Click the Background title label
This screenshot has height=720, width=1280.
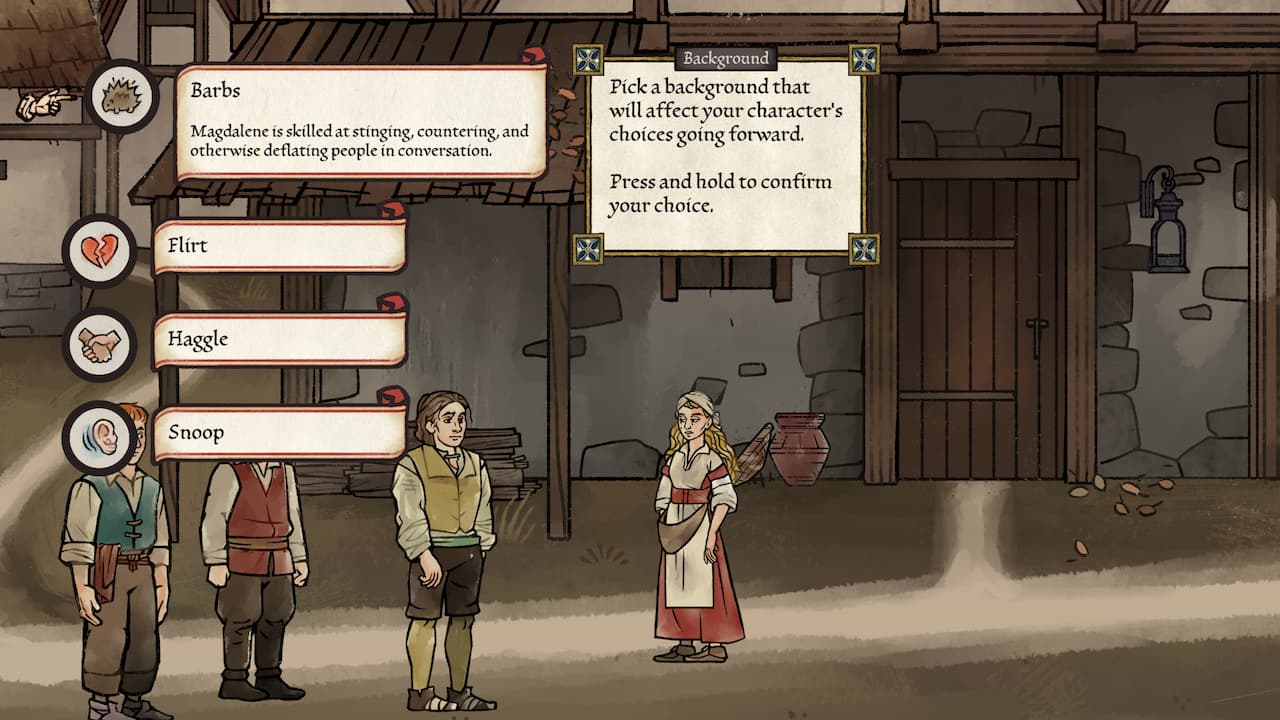(724, 58)
